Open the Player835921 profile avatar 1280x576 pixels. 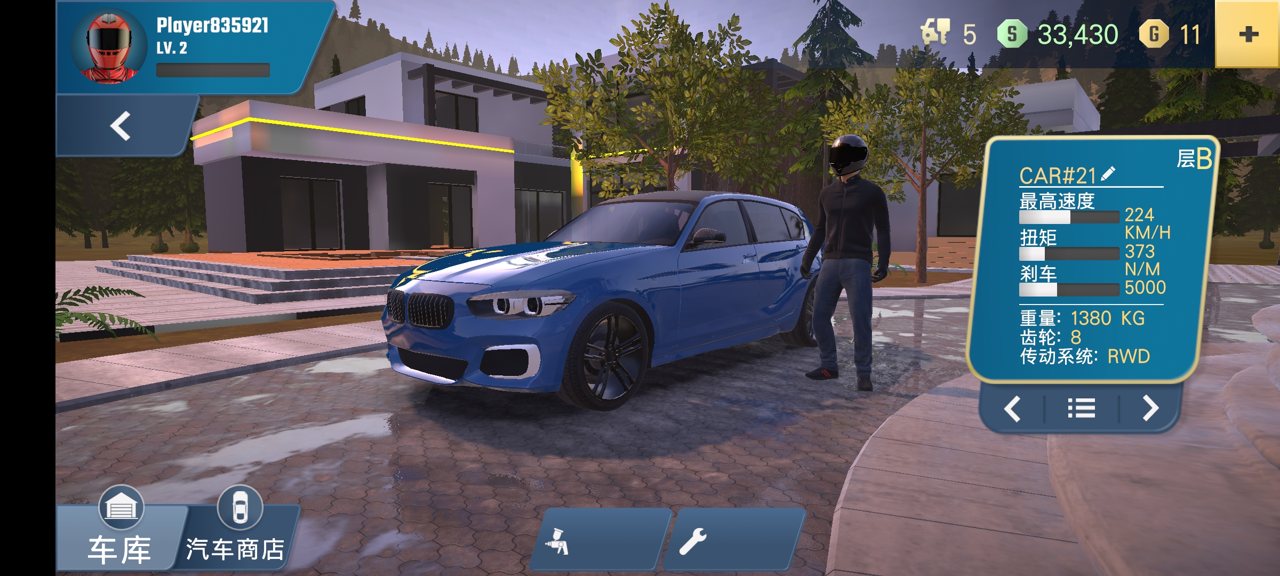(109, 46)
